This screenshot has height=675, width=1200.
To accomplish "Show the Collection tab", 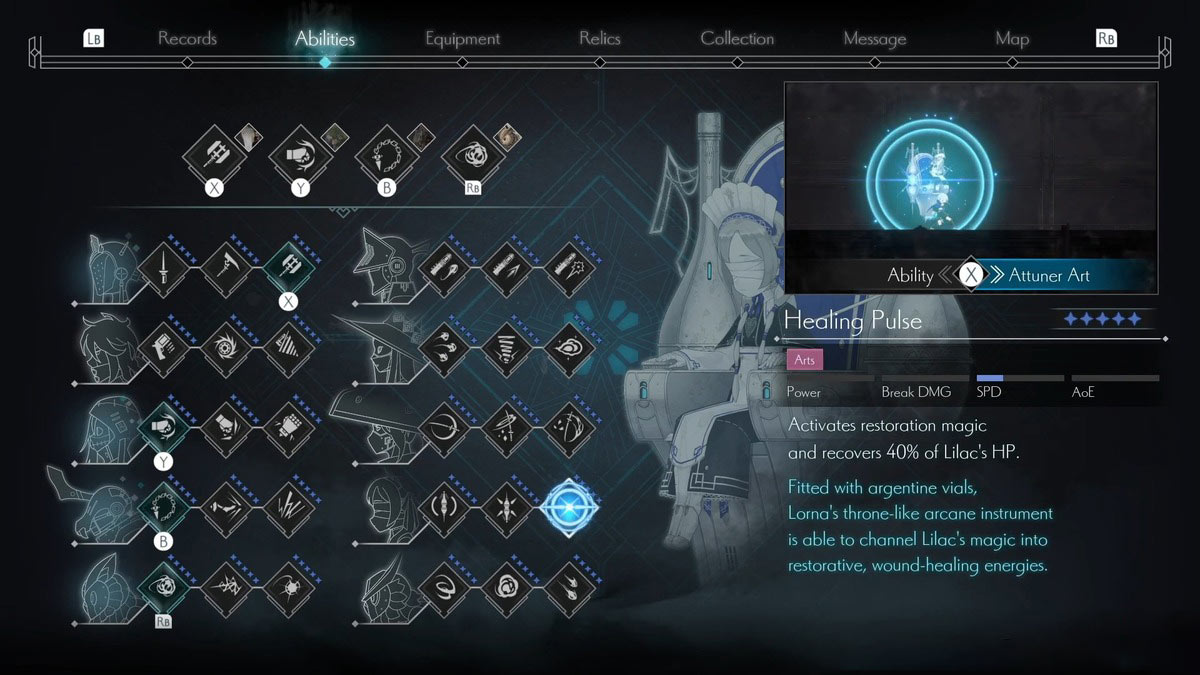I will 737,39.
